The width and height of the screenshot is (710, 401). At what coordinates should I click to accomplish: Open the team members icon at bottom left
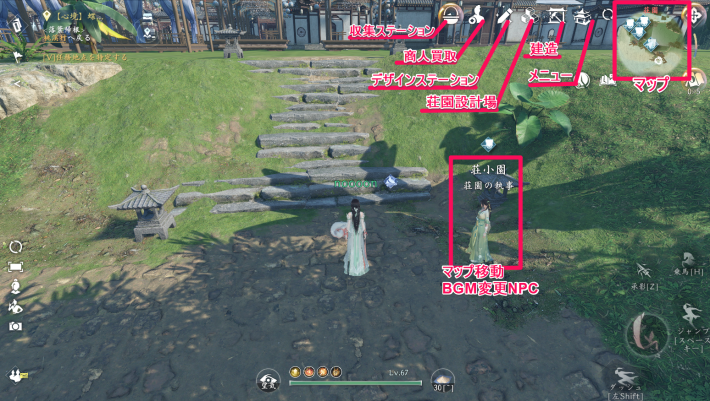(x=16, y=376)
